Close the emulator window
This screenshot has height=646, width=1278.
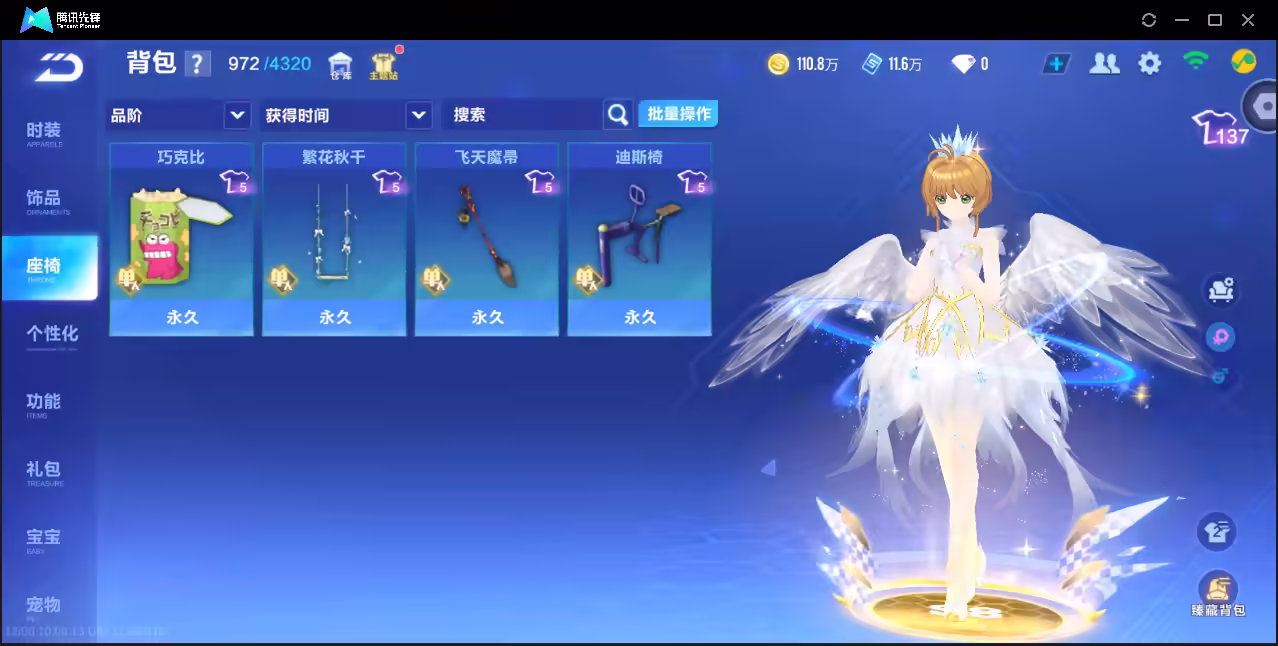click(1248, 20)
